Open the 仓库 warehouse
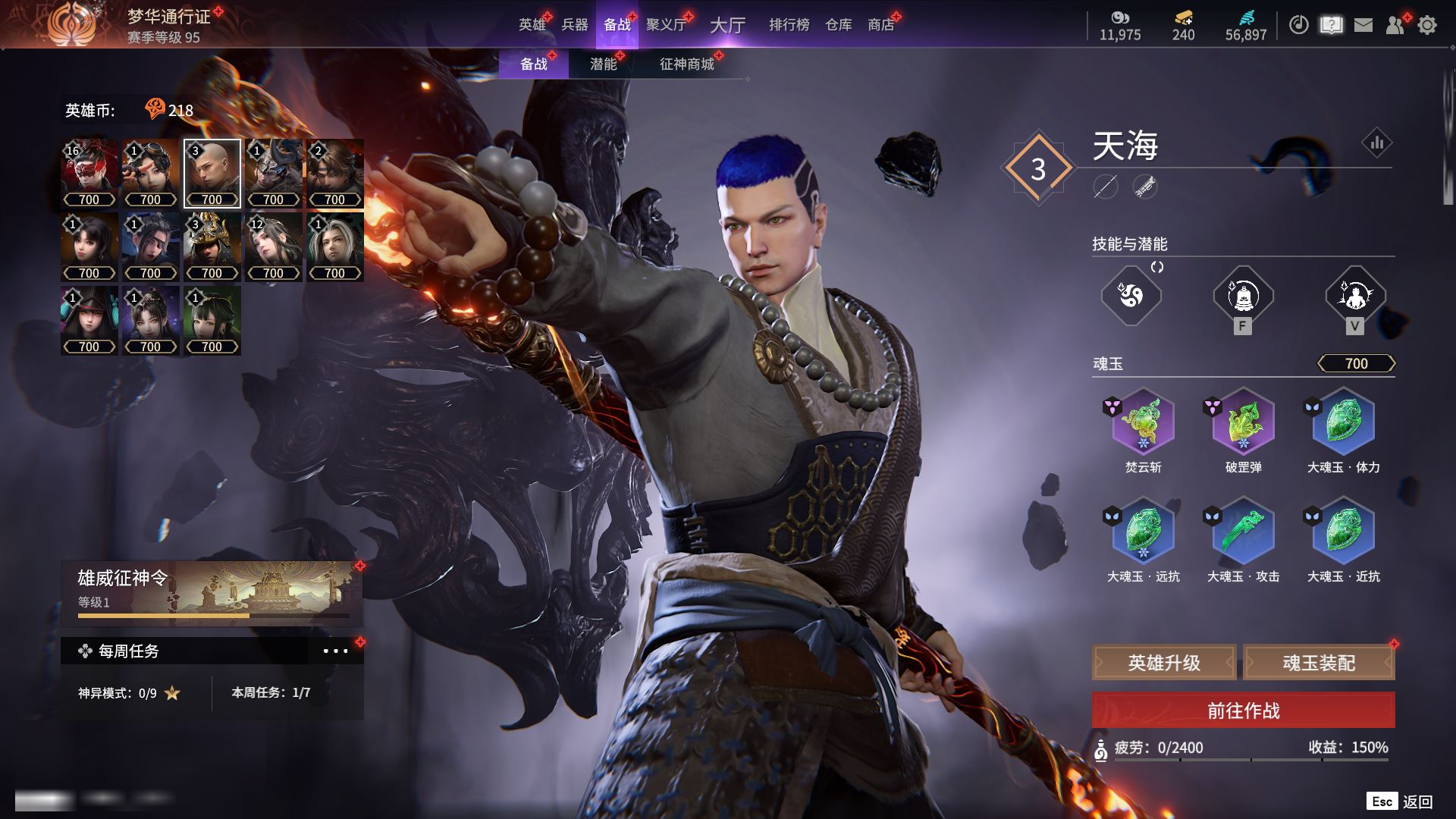 pyautogui.click(x=838, y=25)
